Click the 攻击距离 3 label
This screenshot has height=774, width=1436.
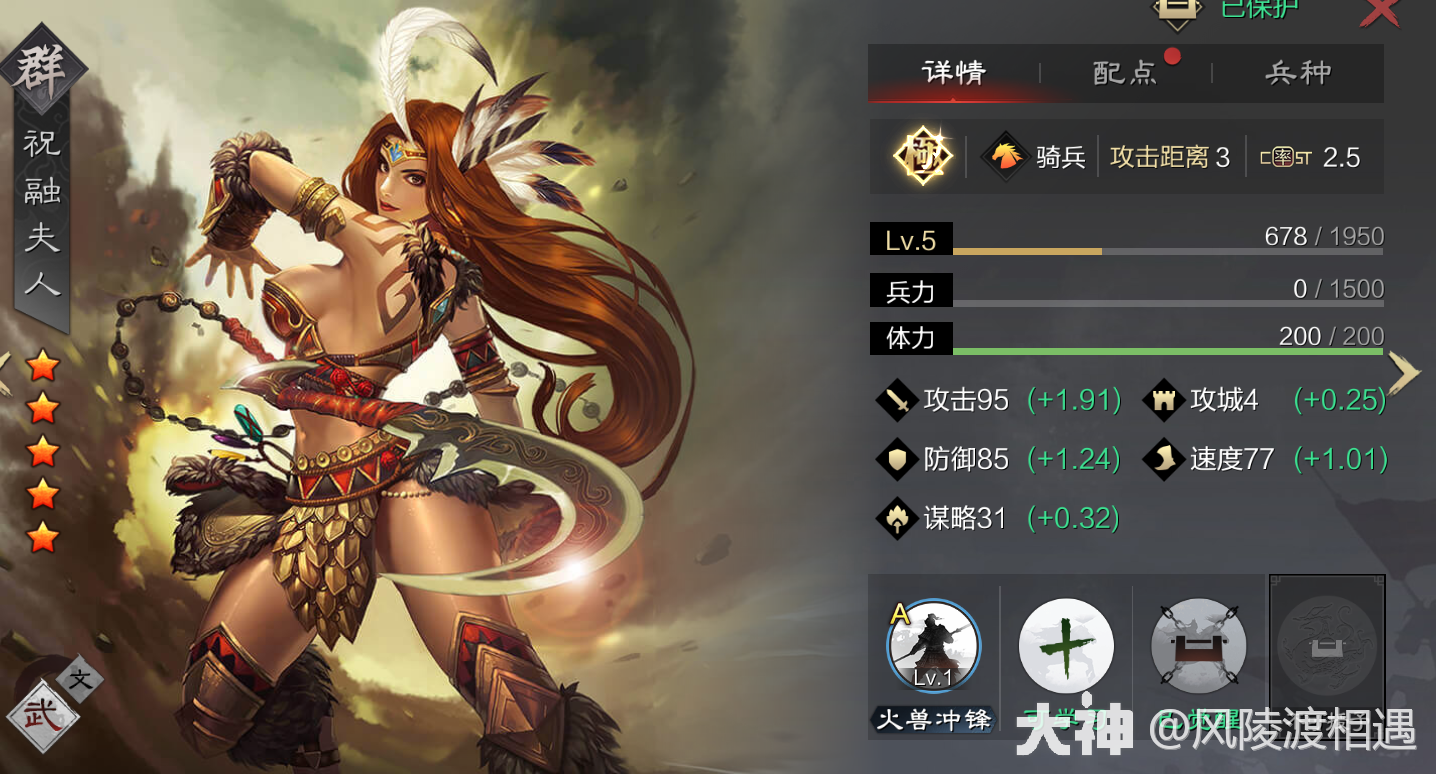point(1170,156)
